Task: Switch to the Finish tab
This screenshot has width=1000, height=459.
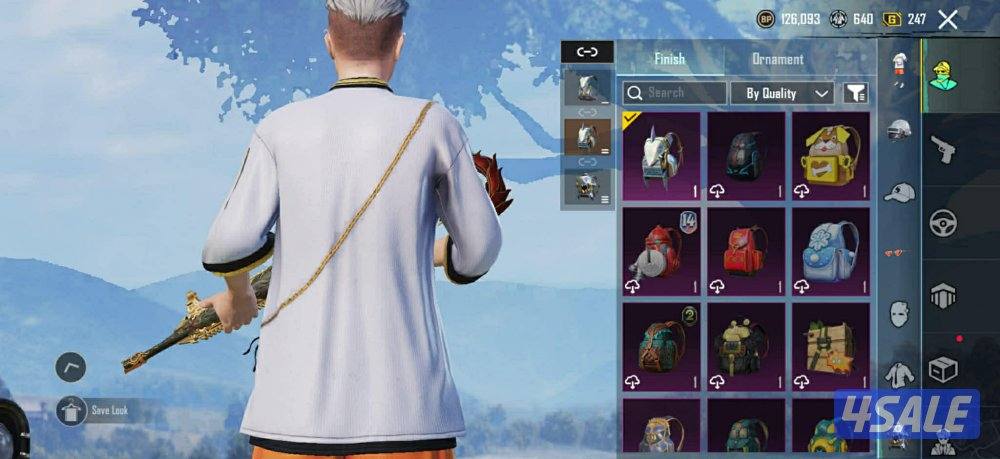Action: click(669, 59)
